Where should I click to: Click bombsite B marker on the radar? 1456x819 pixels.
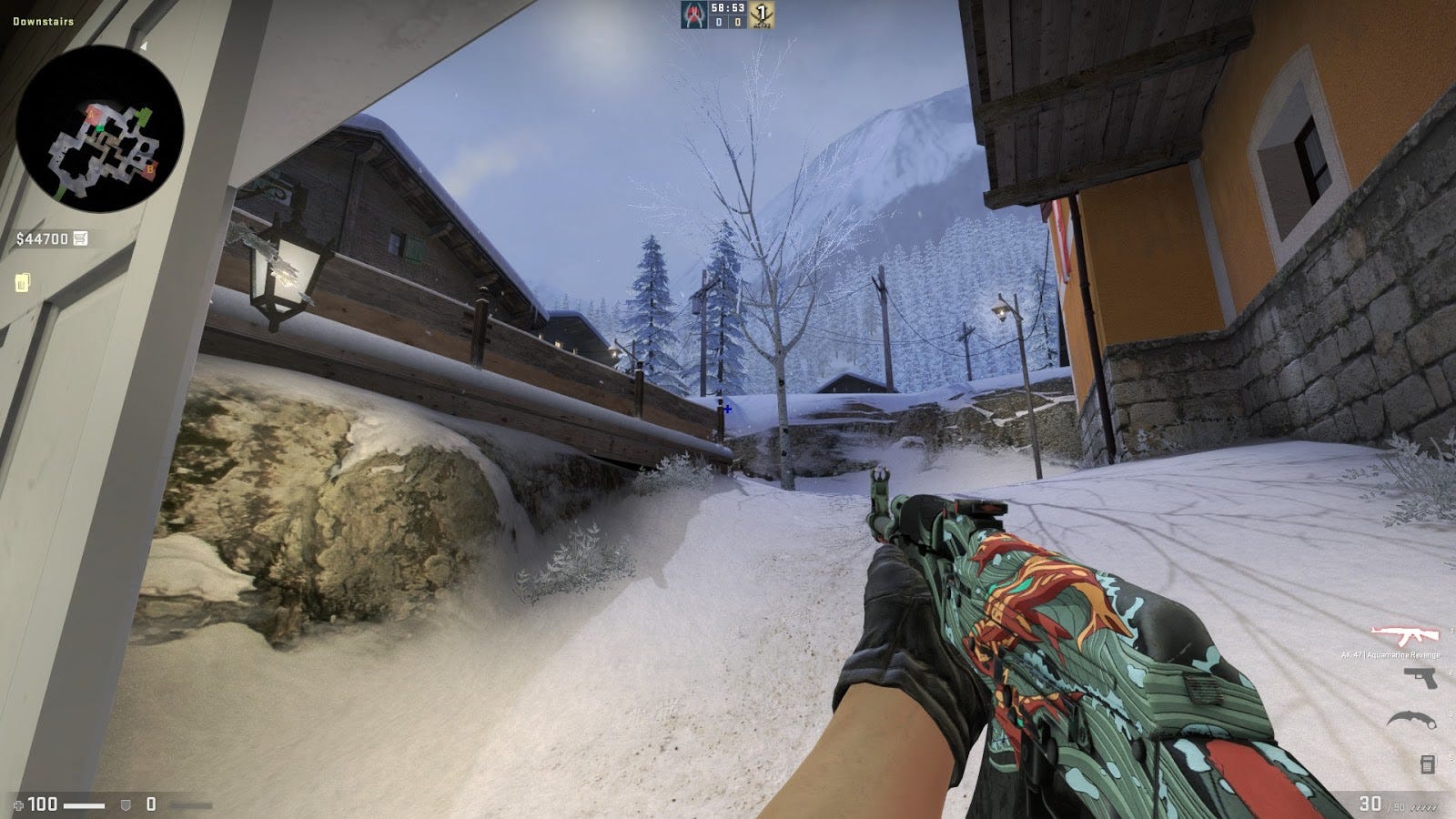(150, 169)
